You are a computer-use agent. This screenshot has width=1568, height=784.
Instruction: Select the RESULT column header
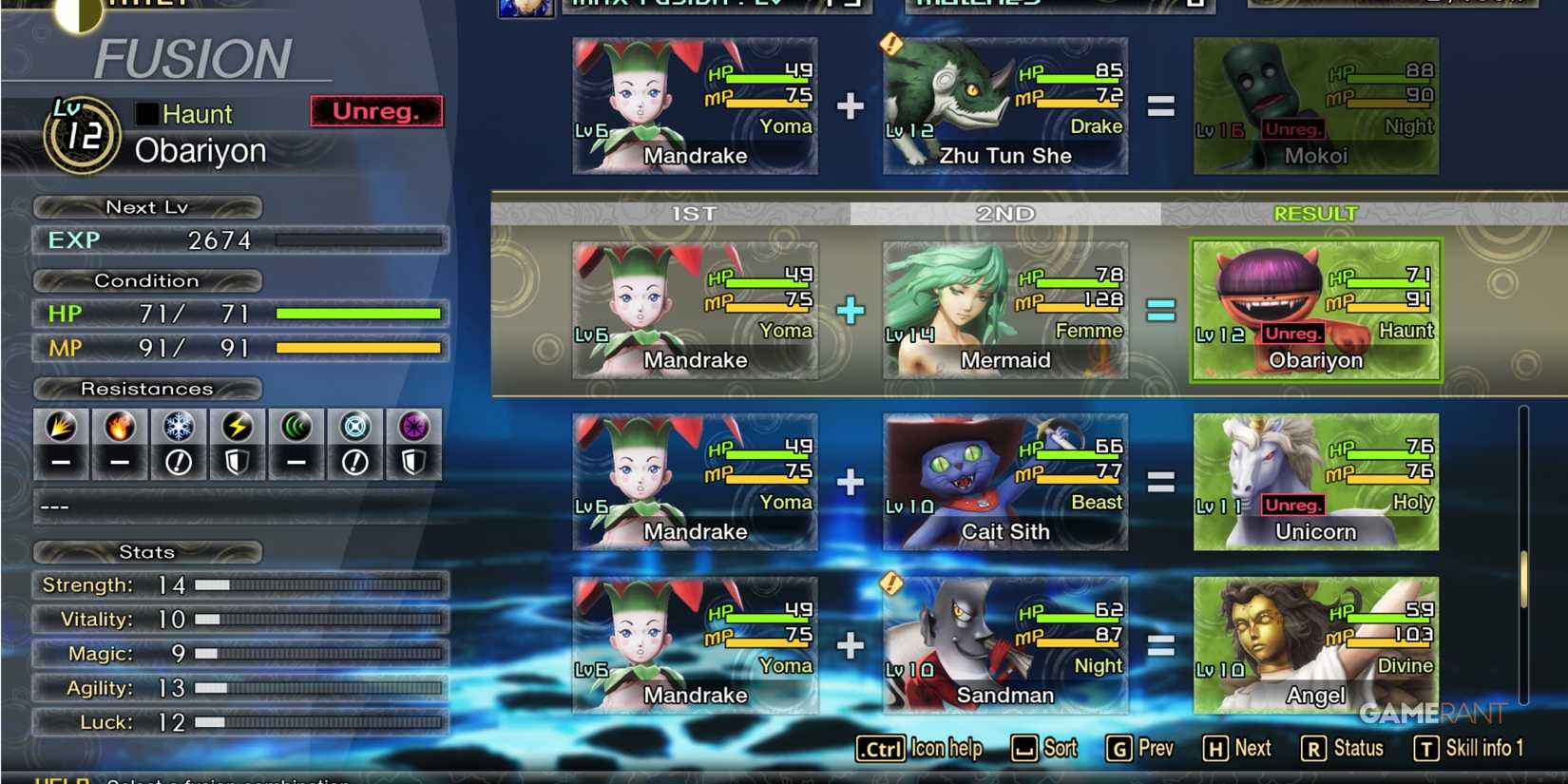(x=1315, y=213)
